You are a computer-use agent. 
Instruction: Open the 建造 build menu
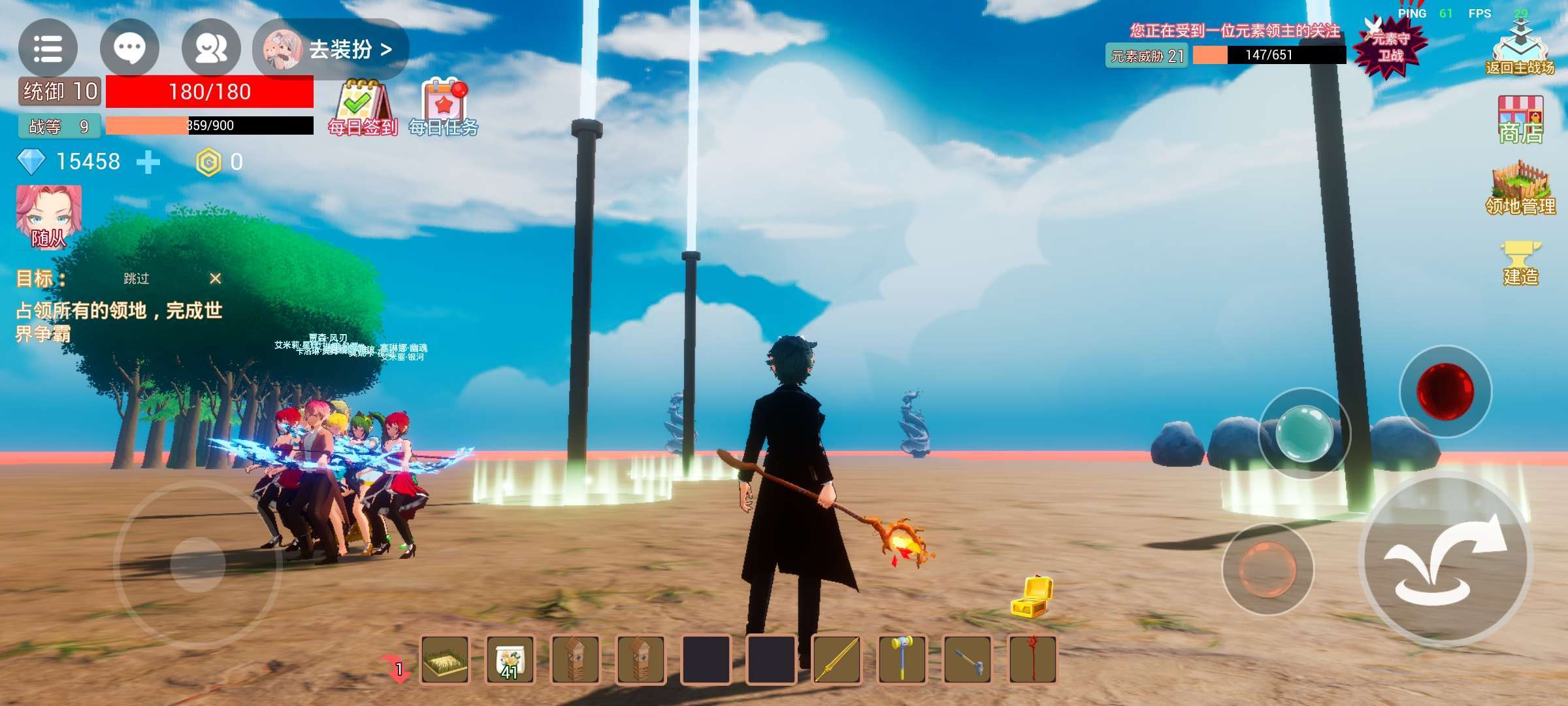tap(1520, 263)
